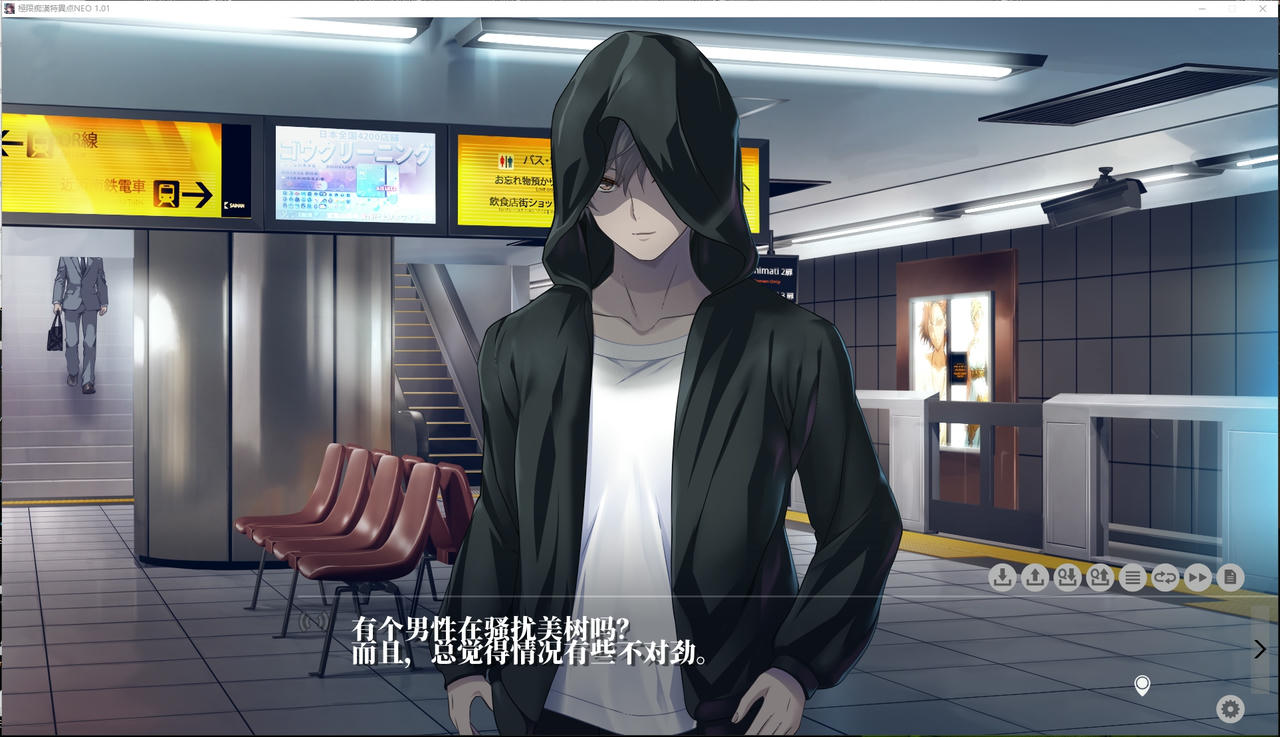Image resolution: width=1280 pixels, height=737 pixels.
Task: Quick load with the Q up-arrow icon
Action: tap(1100, 577)
